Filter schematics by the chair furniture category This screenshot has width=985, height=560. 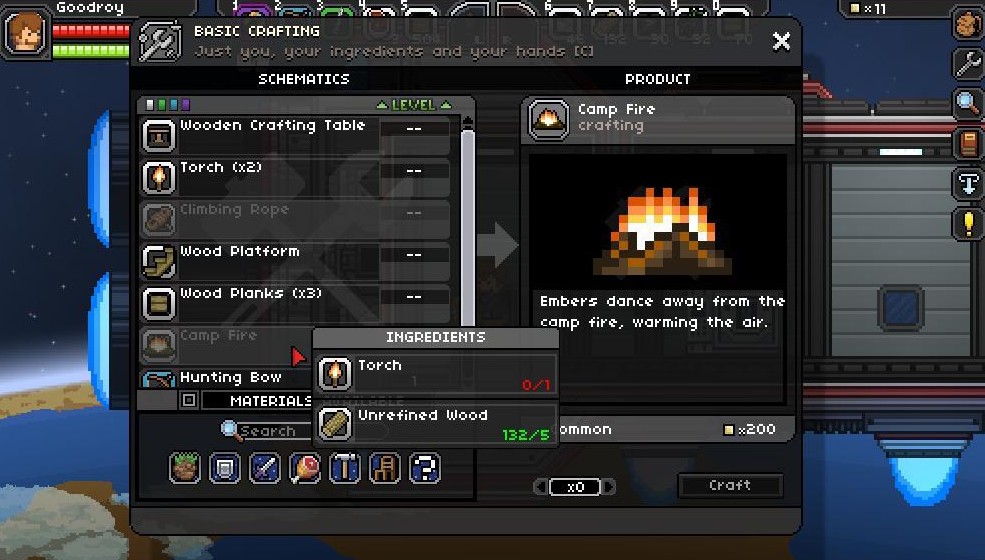pyautogui.click(x=385, y=468)
